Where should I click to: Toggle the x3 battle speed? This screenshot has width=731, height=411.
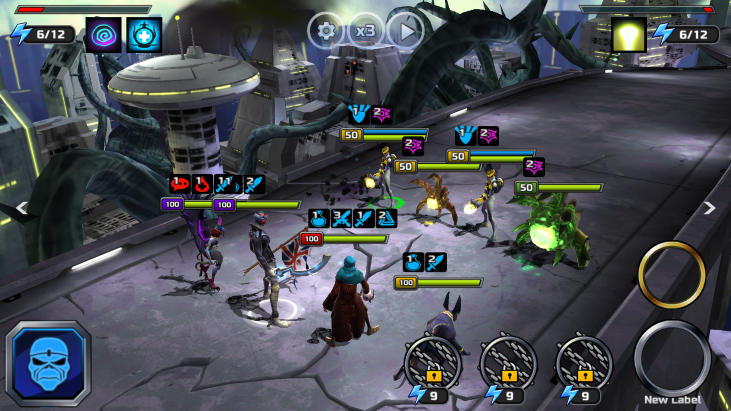coord(365,30)
